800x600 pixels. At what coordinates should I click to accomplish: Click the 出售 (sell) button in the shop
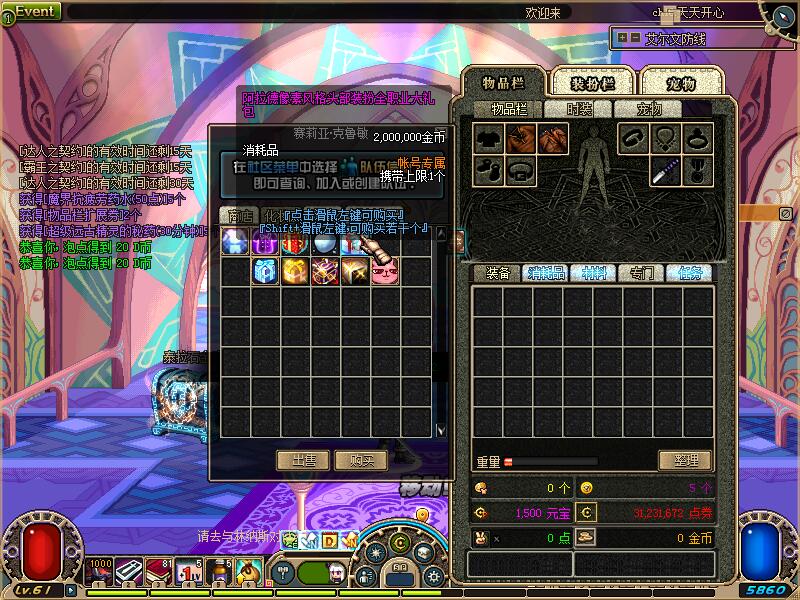click(303, 460)
